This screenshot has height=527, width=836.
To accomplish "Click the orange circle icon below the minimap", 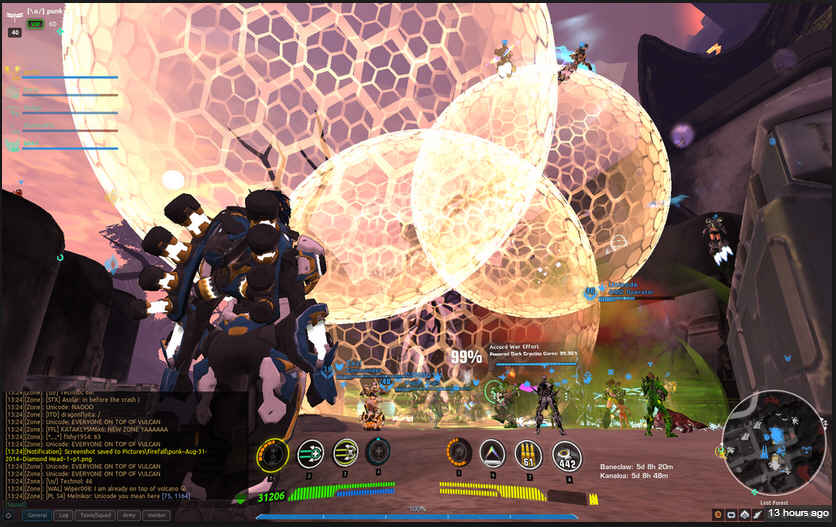I will (x=717, y=514).
